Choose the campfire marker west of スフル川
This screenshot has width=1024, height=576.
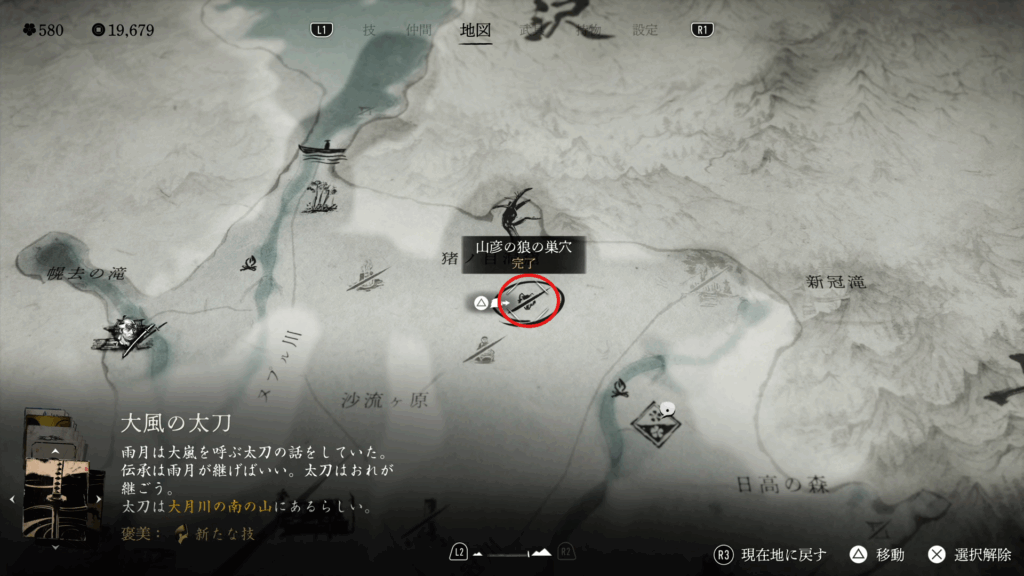(x=250, y=264)
